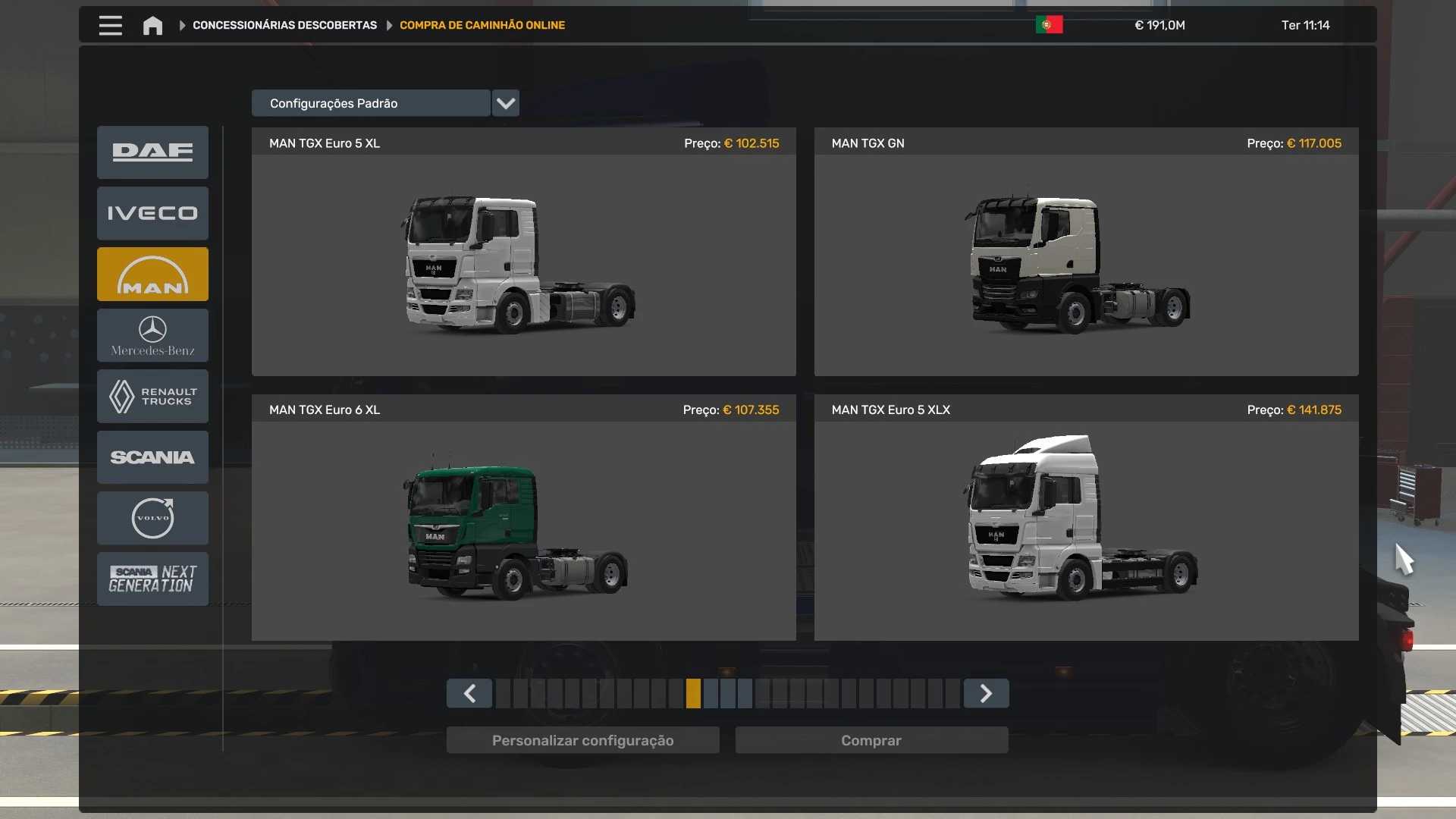The height and width of the screenshot is (819, 1456).
Task: Click Personalizar configuração button
Action: 582,740
